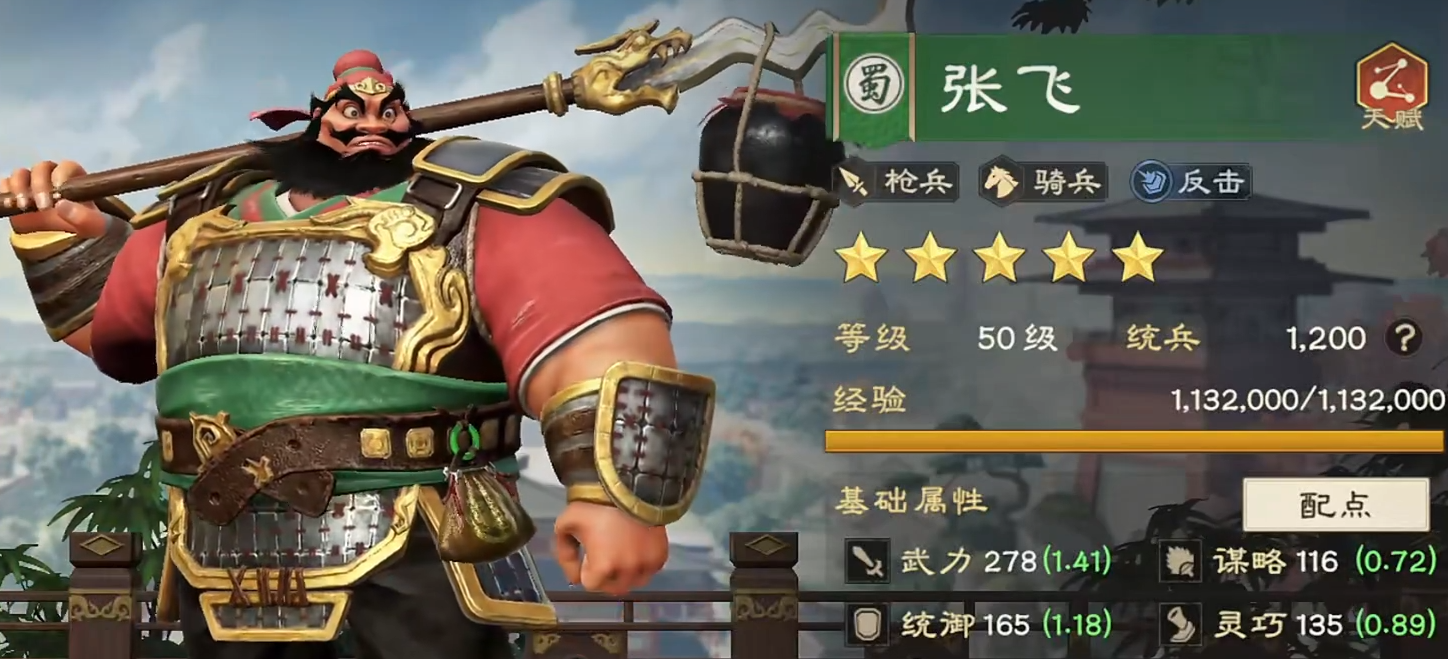The height and width of the screenshot is (659, 1448).
Task: Tap the 谋略 strategy attribute icon
Action: coord(1180,562)
